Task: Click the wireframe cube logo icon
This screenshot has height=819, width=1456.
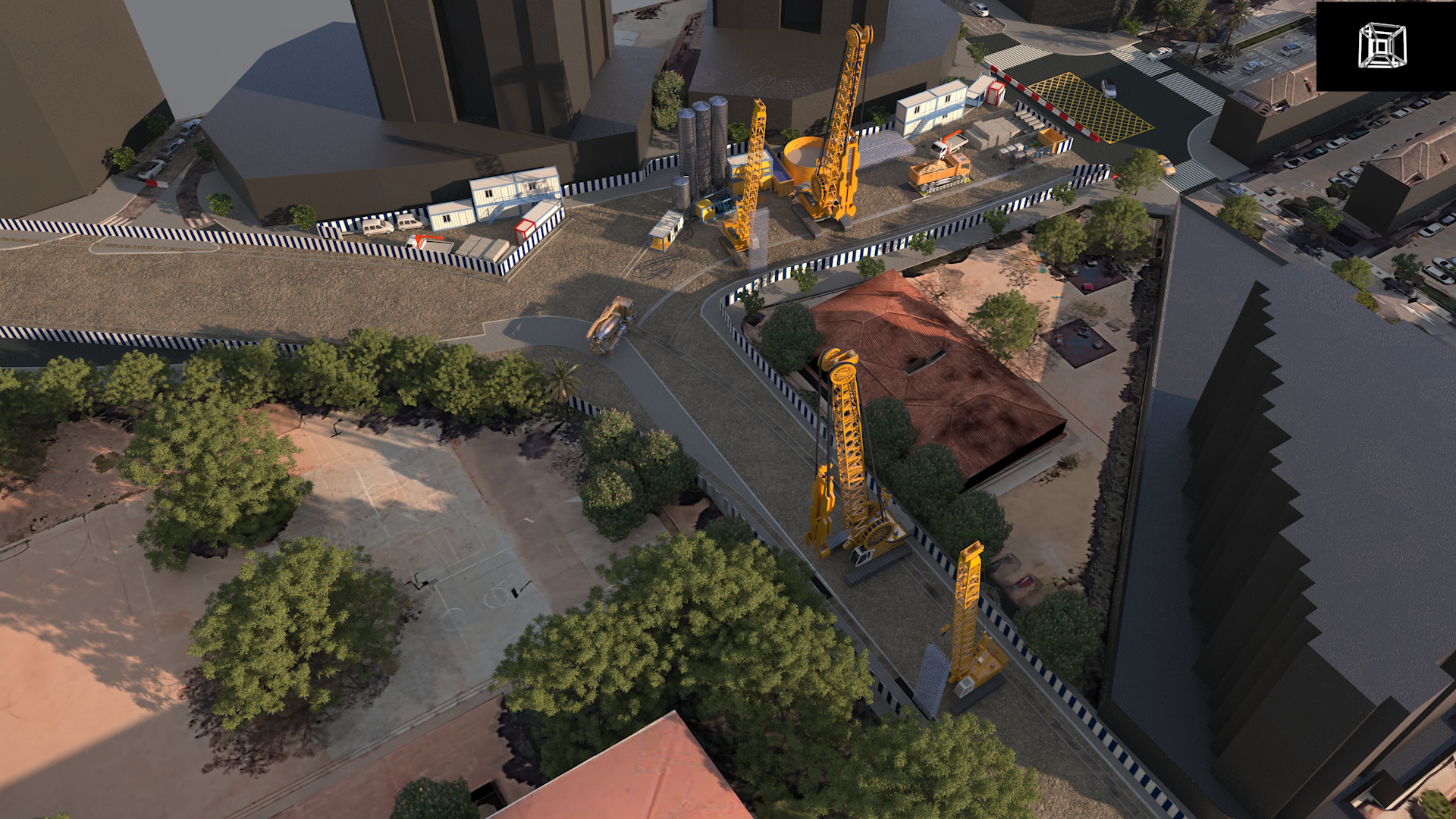Action: tap(1382, 45)
